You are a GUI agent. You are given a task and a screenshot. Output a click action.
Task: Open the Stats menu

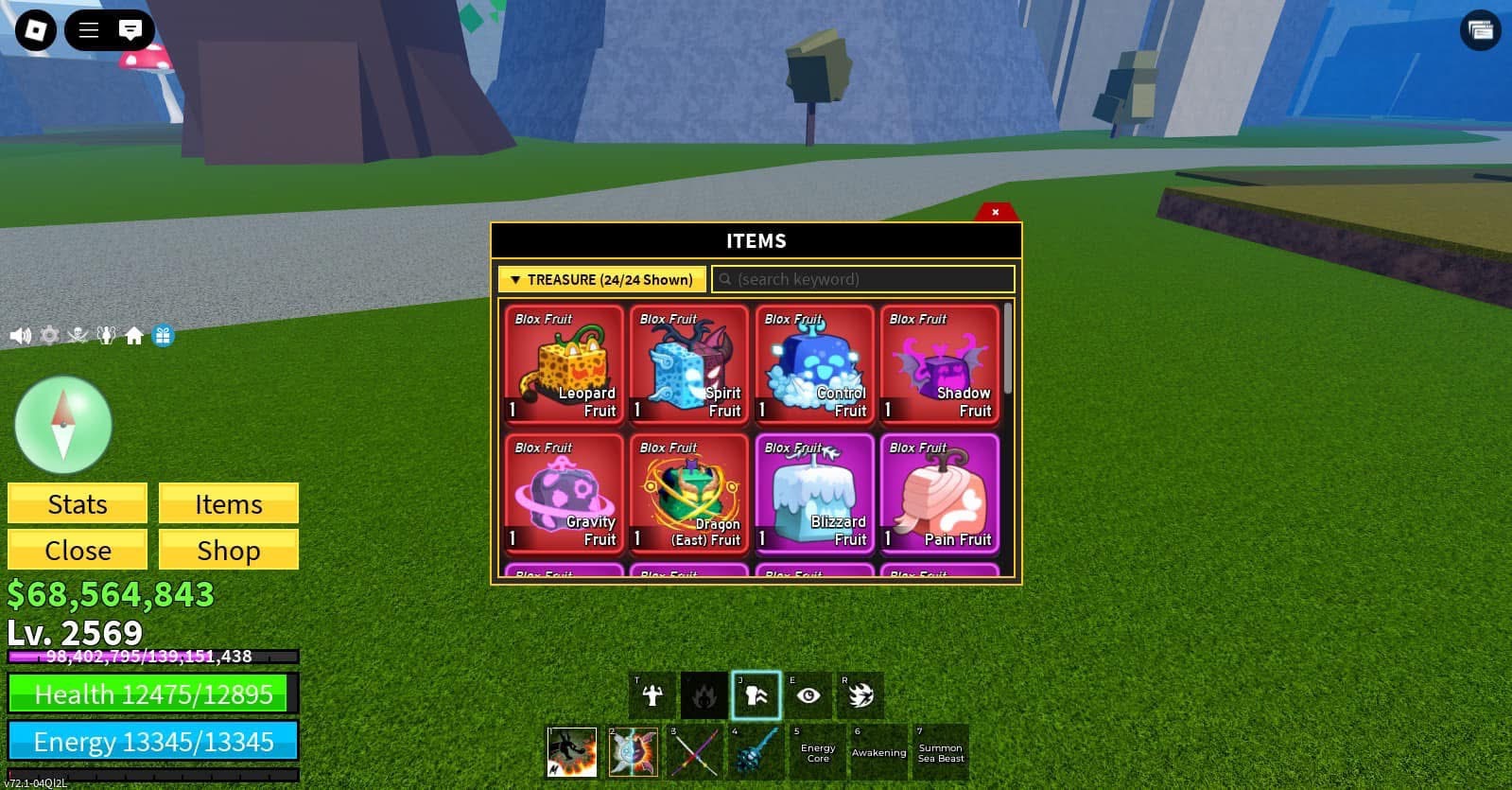[78, 503]
